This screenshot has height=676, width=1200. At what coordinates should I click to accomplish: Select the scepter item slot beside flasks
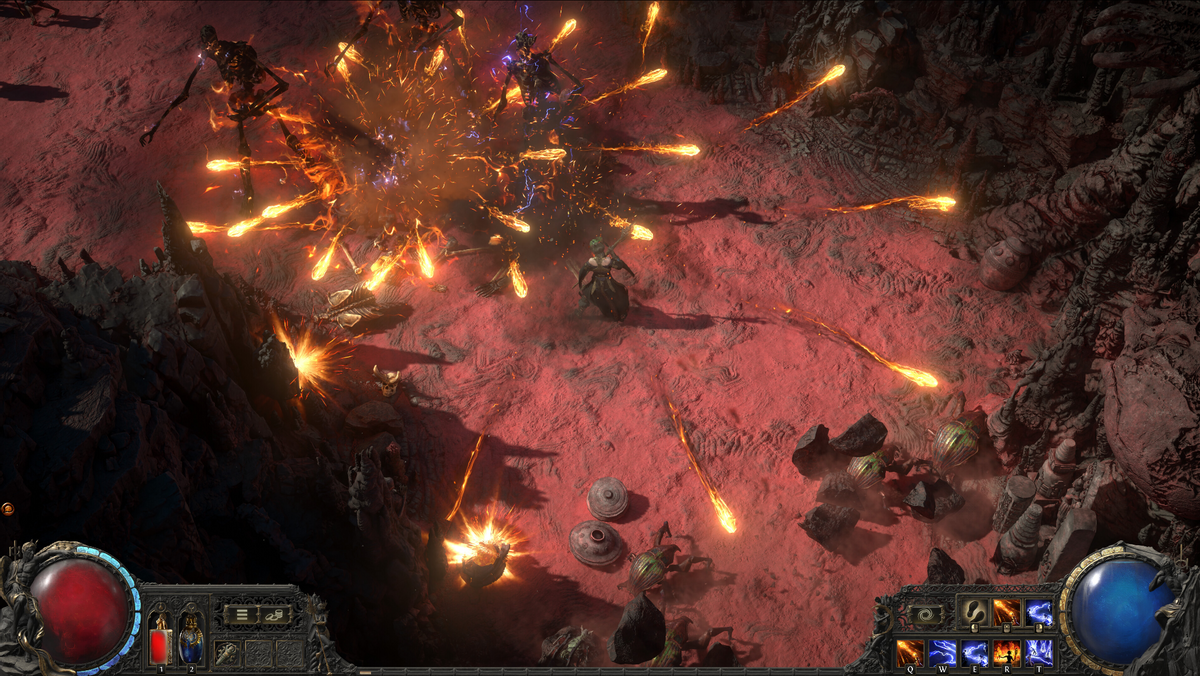click(x=228, y=652)
